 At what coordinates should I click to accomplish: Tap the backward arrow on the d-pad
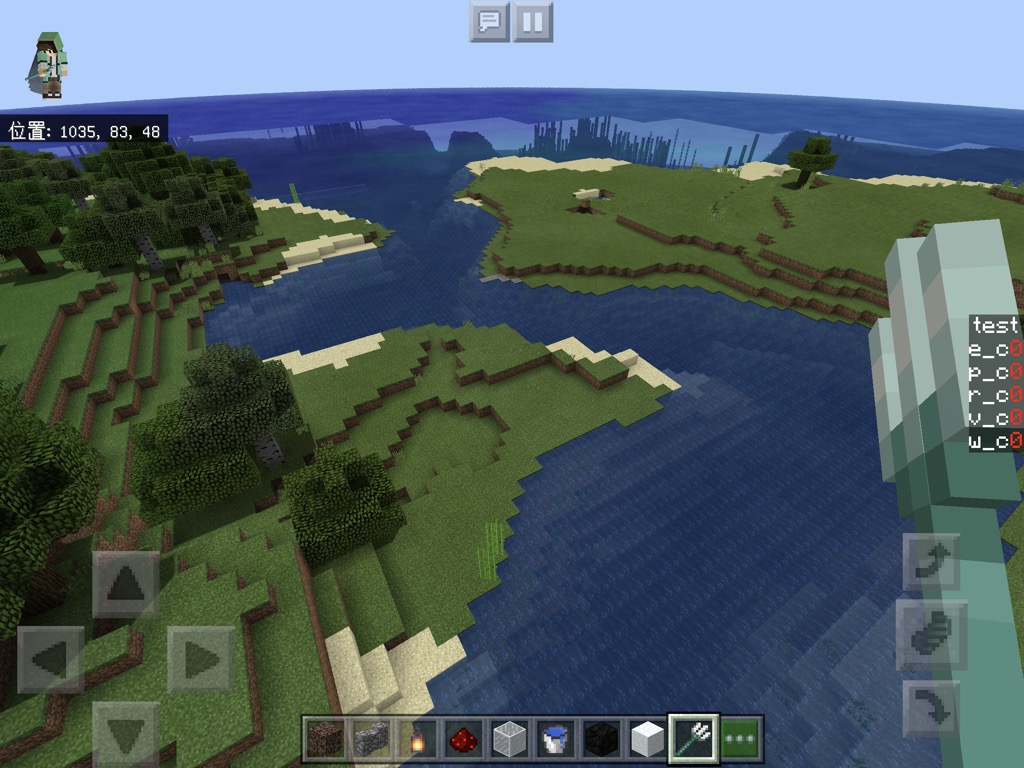pos(126,734)
